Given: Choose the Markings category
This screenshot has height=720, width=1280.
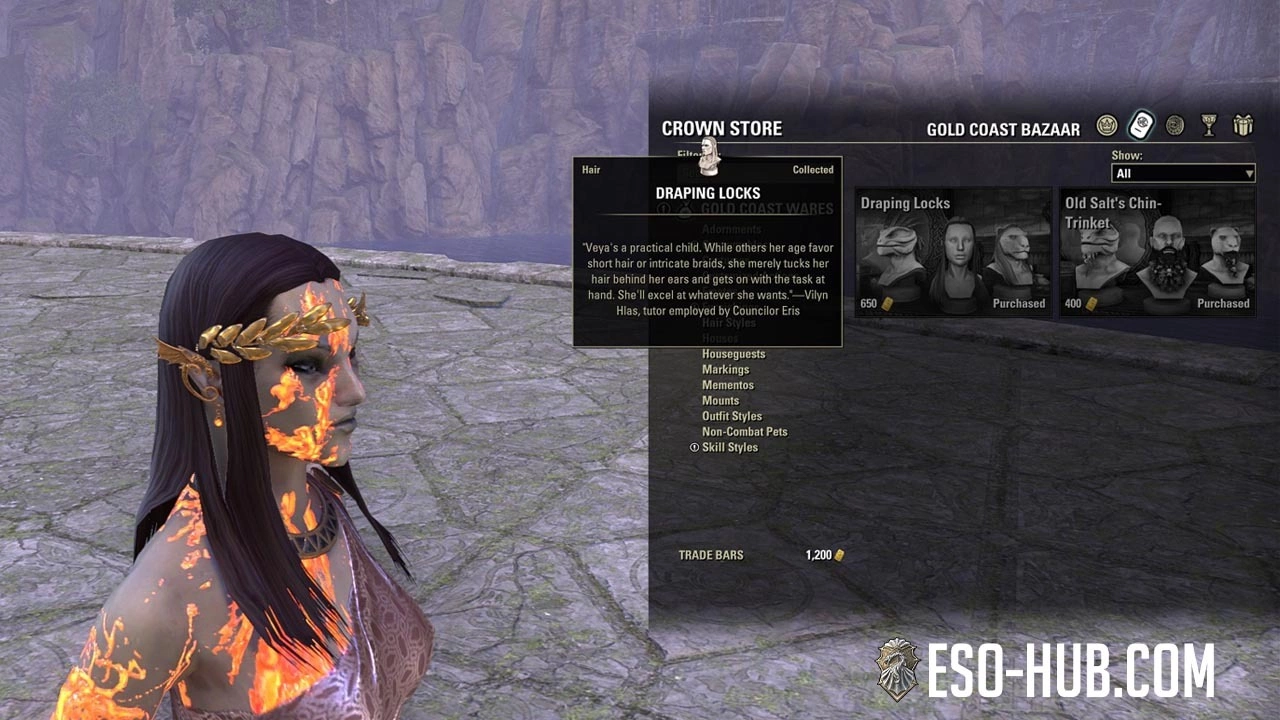Looking at the screenshot, I should click(x=725, y=370).
